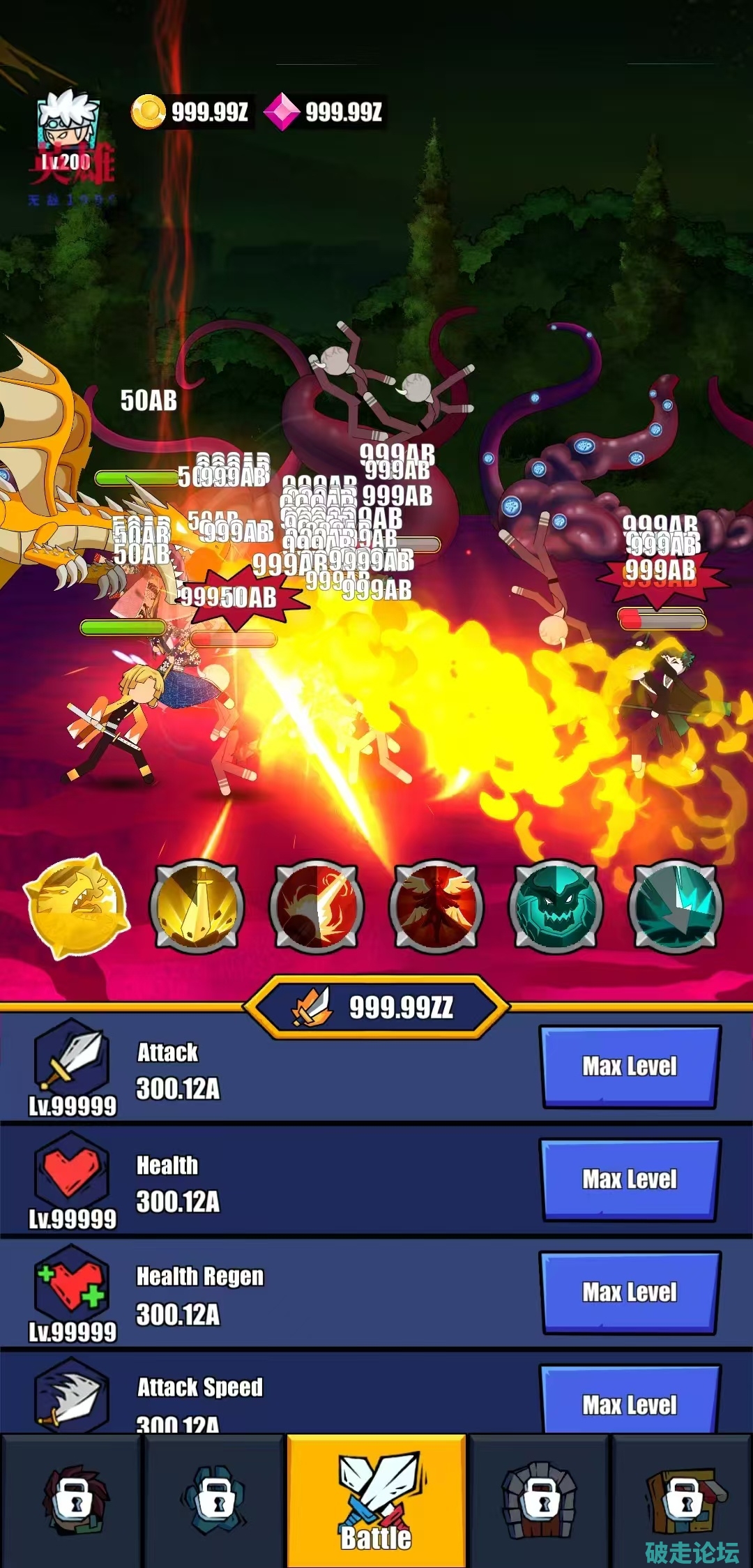Screen dimensions: 753x1568
Task: Activate the golden dragon medallion skill
Action: point(77,906)
